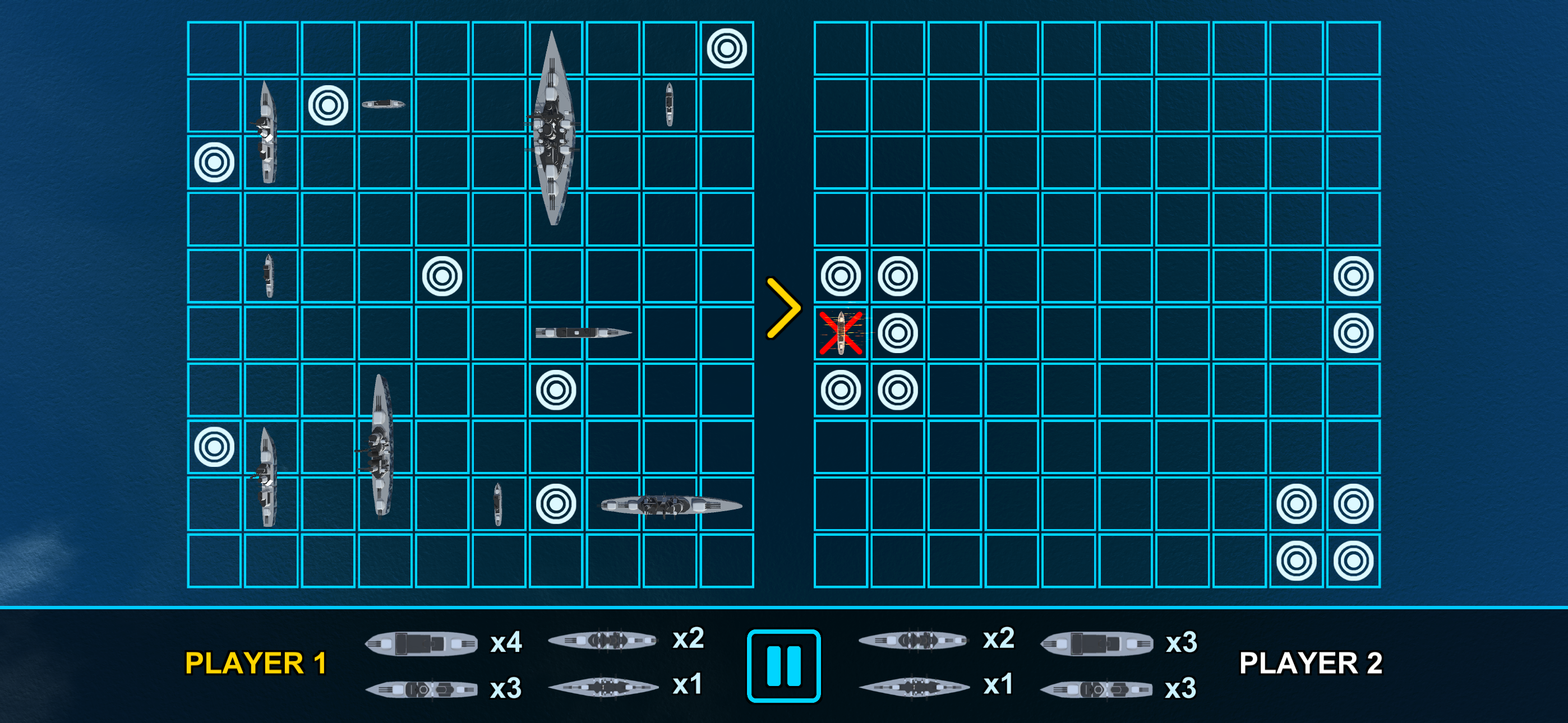The image size is (1568, 723).
Task: Click the miss marker left of the destroyer
Action: pyautogui.click(x=555, y=504)
